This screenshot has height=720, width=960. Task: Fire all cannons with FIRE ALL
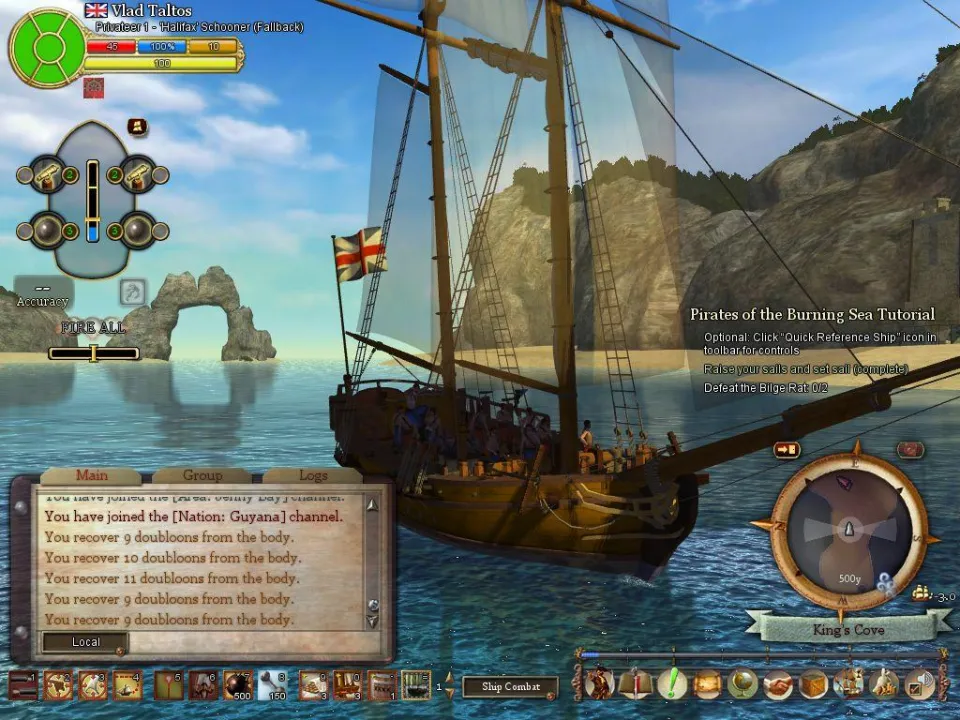tap(93, 327)
